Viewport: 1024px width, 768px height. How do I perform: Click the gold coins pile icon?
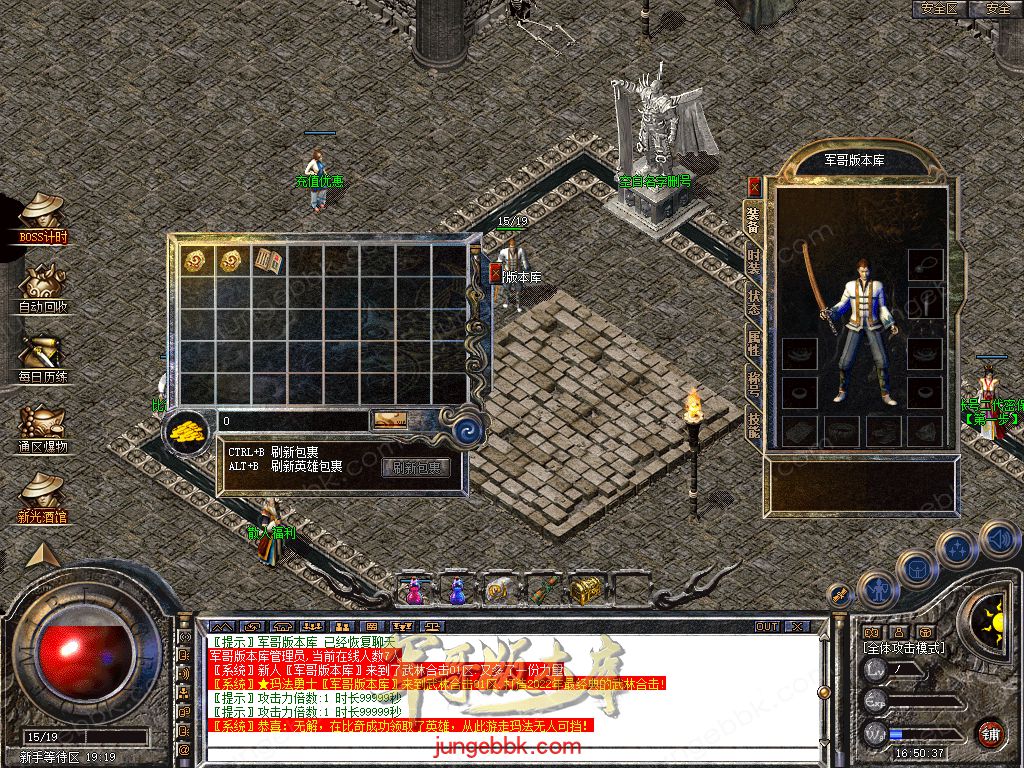coord(186,431)
